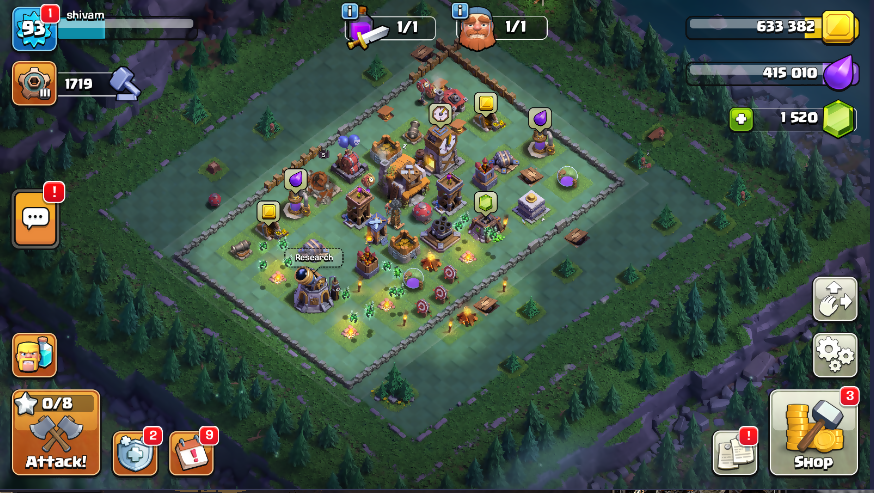Open the gears Settings button
Screen dimensions: 874x493
pyautogui.click(x=834, y=354)
